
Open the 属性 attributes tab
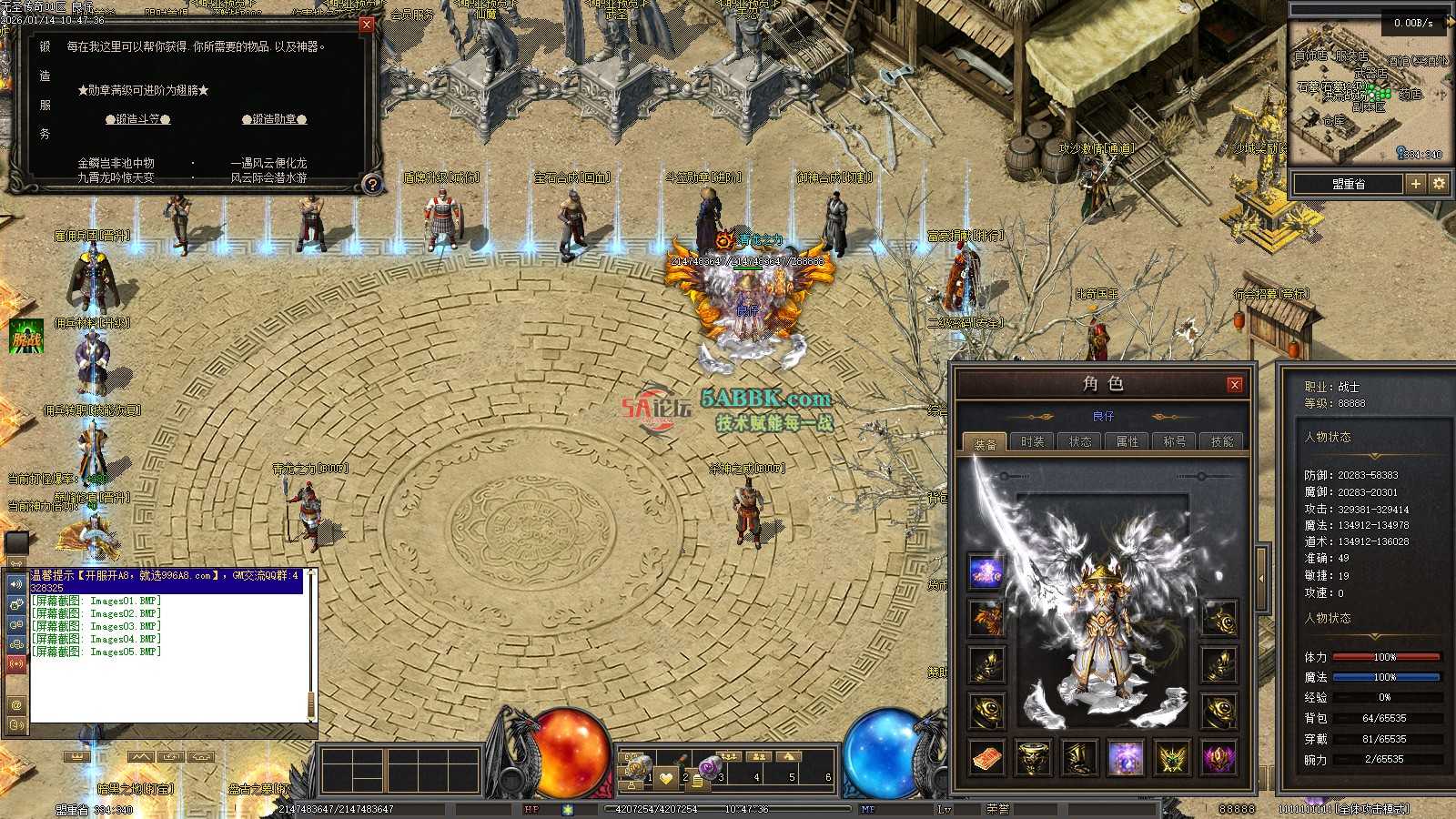[1127, 442]
